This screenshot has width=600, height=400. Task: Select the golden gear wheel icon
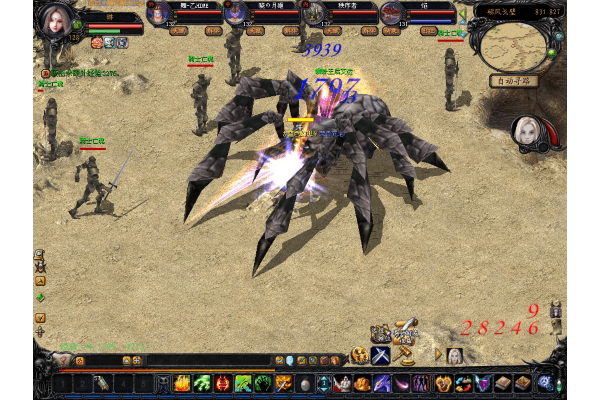[x=359, y=355]
